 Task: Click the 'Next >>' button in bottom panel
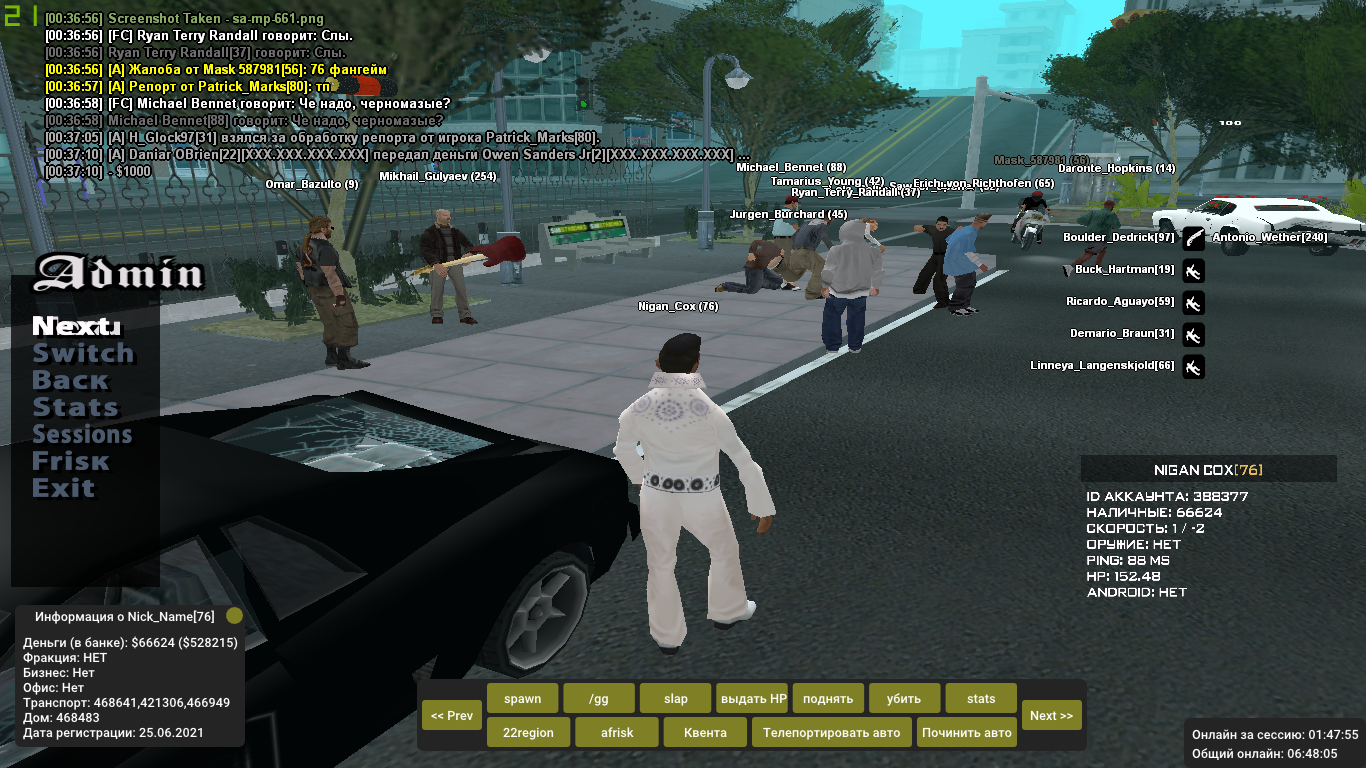1051,715
